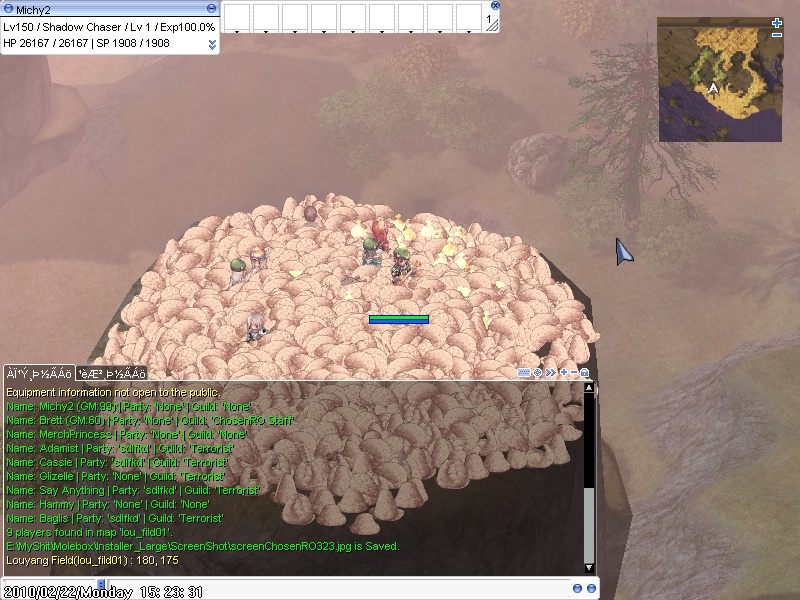The height and width of the screenshot is (600, 800).
Task: Click the left round button beside chat input
Action: tap(578, 587)
